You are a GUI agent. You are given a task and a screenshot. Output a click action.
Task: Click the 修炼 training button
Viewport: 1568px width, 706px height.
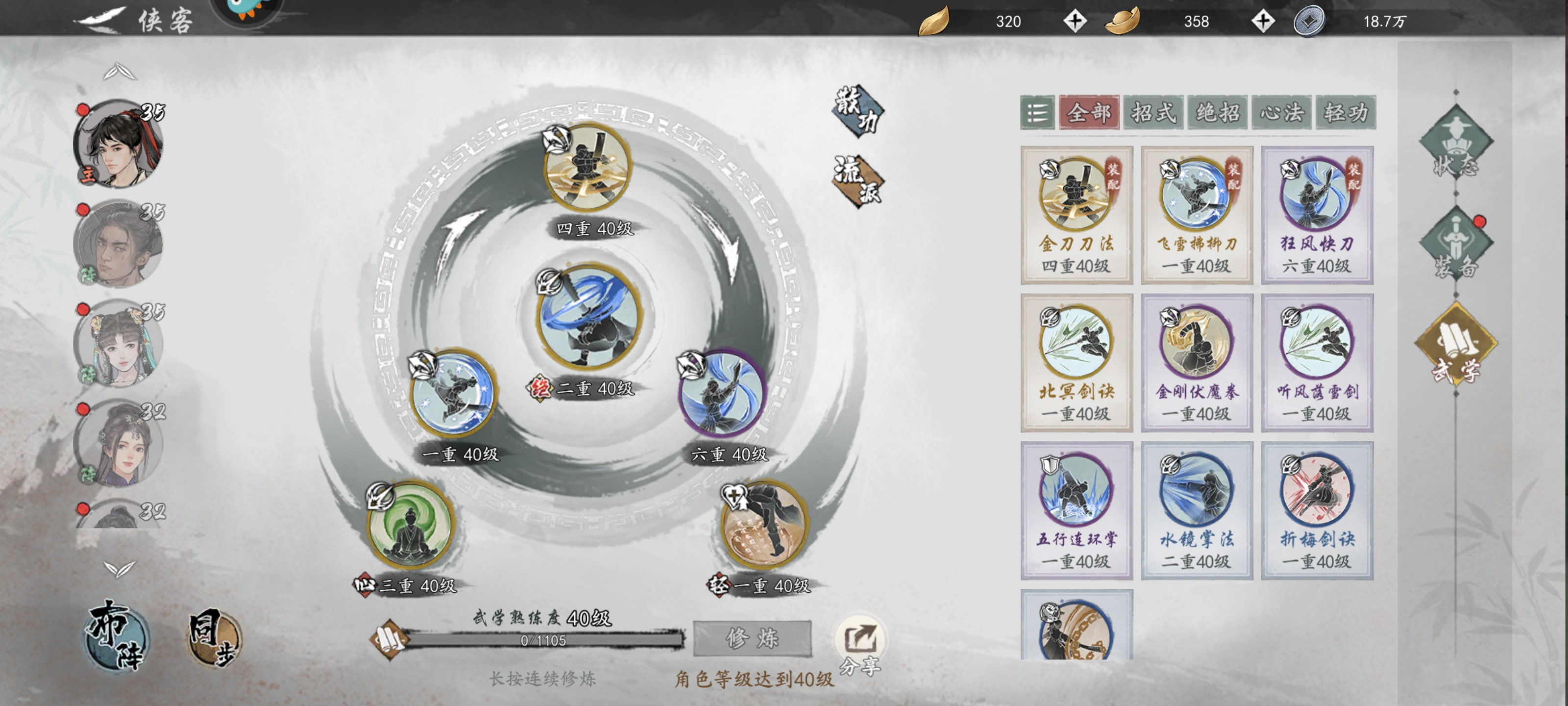752,638
